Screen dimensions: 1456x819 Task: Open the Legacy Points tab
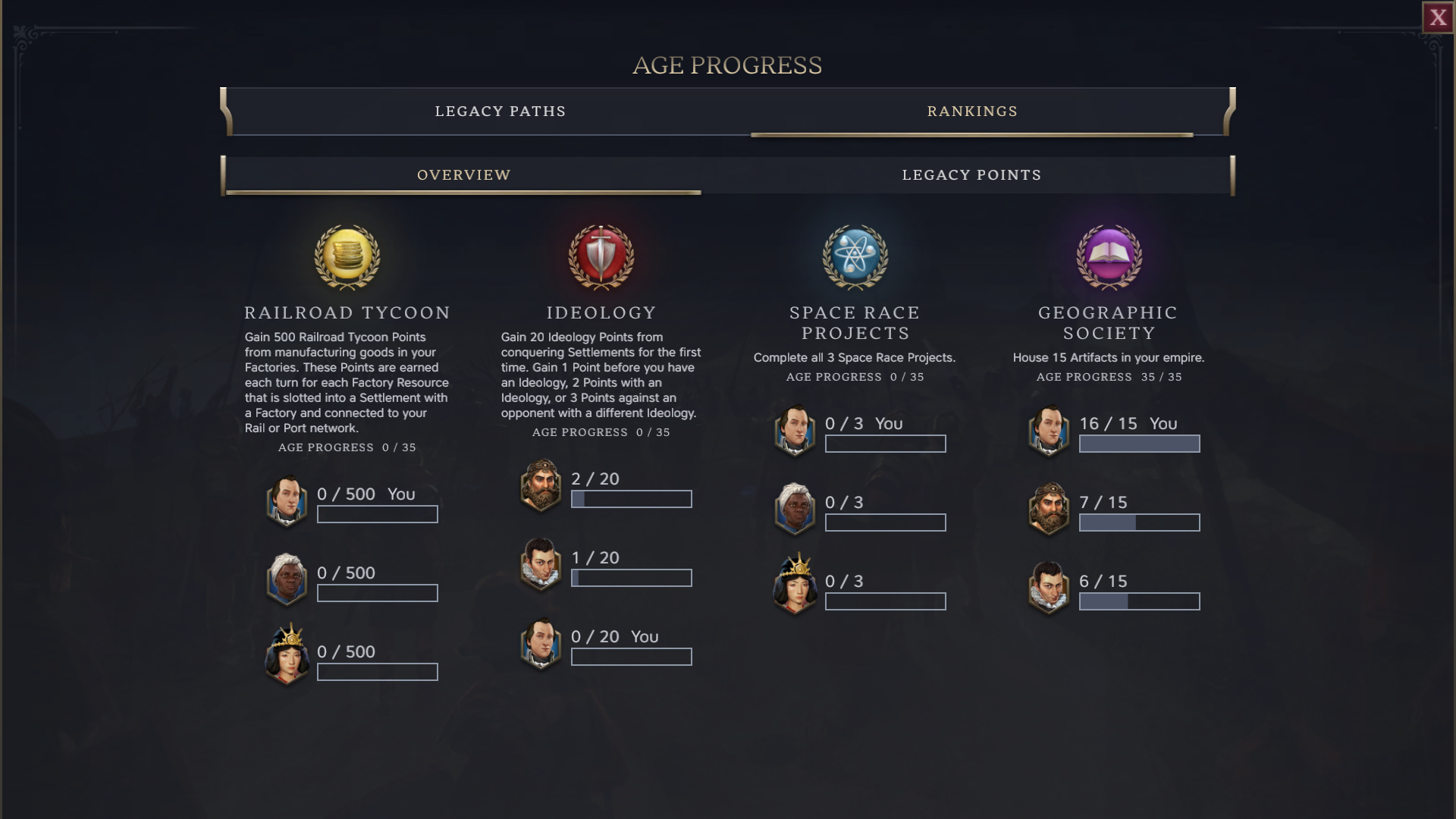(x=971, y=174)
